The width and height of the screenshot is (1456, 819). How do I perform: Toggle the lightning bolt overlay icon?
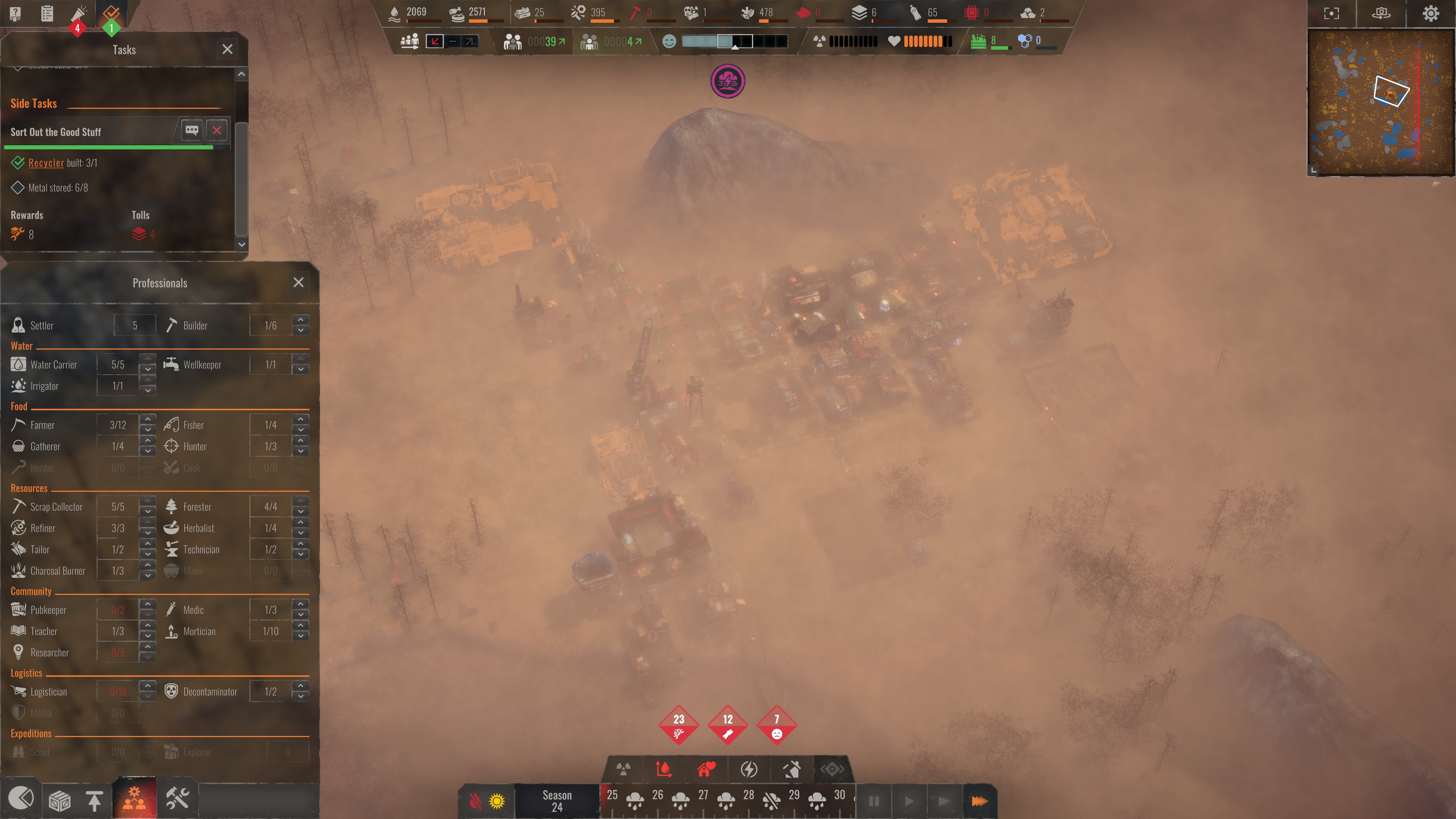coord(749,769)
